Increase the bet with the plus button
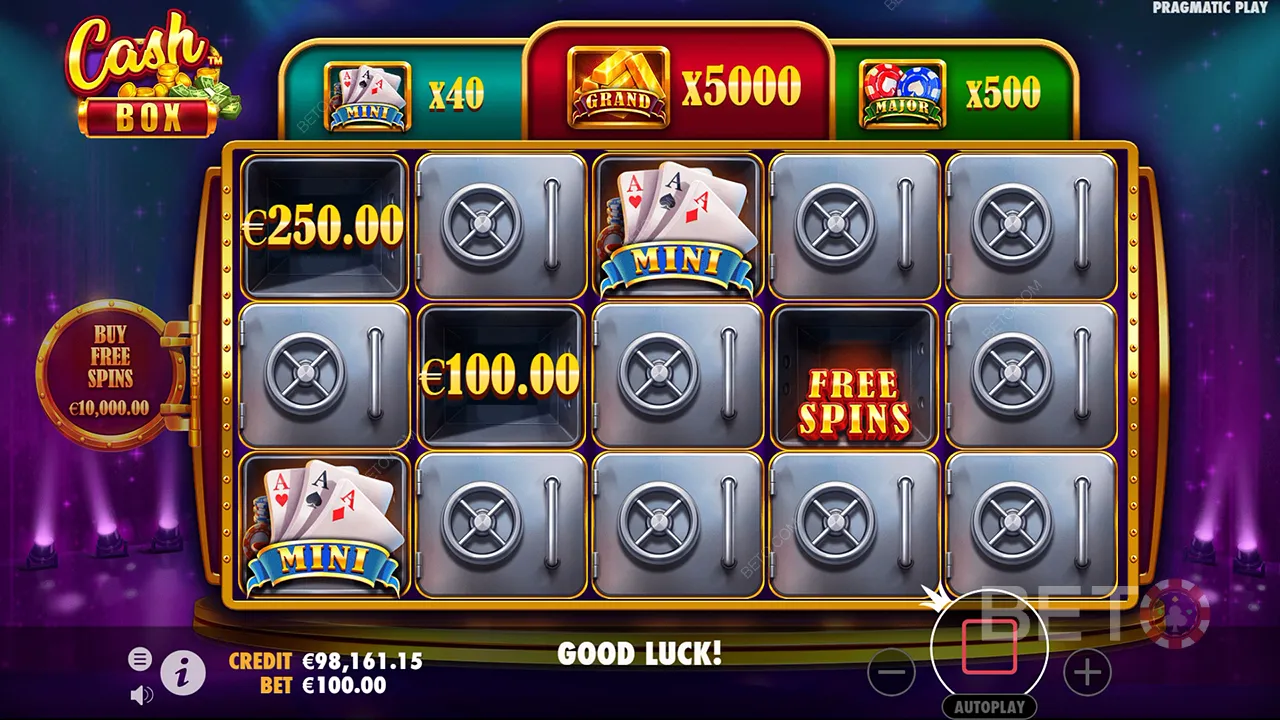Screen dimensions: 1280x720 click(x=1087, y=673)
